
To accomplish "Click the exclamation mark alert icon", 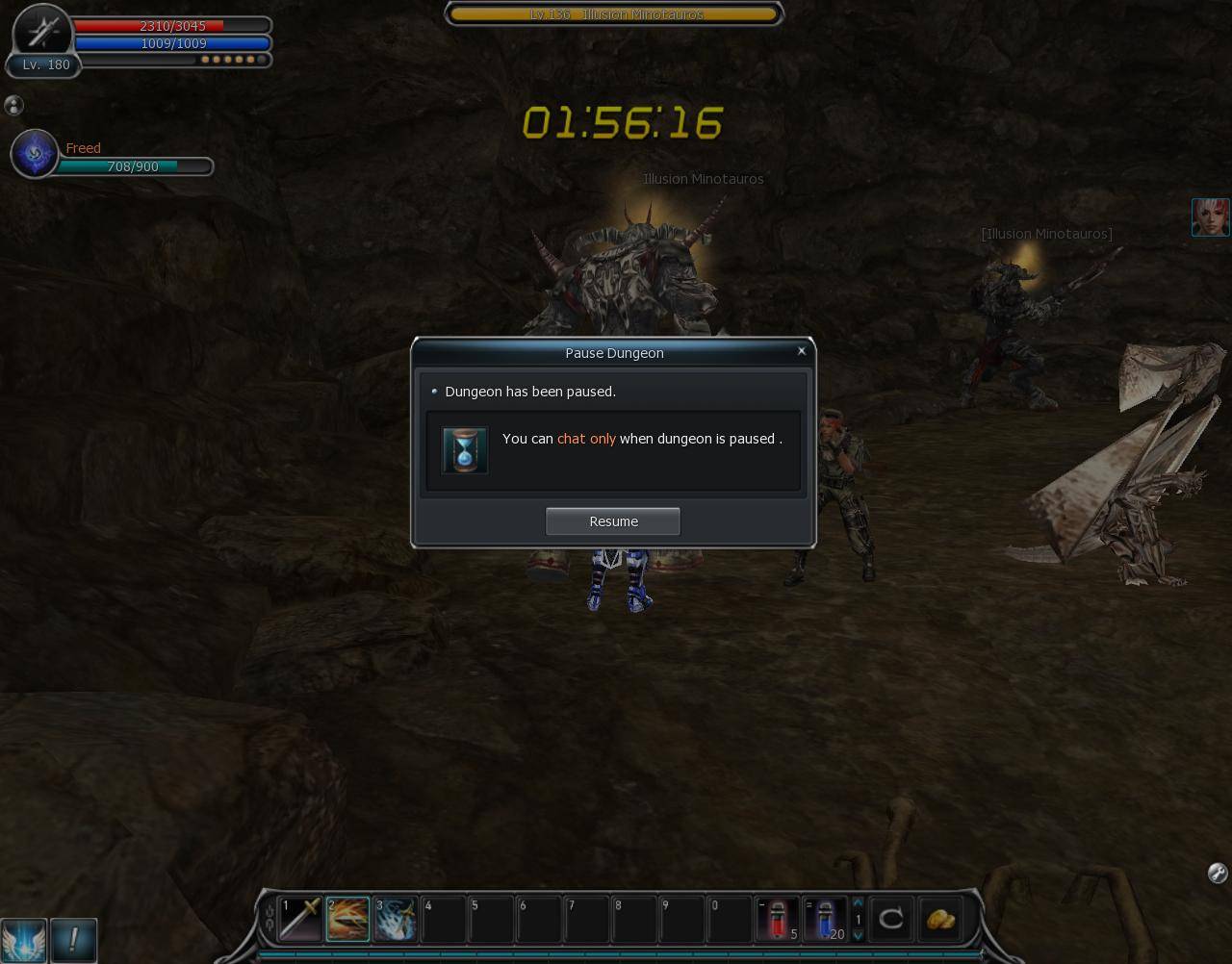I will click(x=73, y=940).
